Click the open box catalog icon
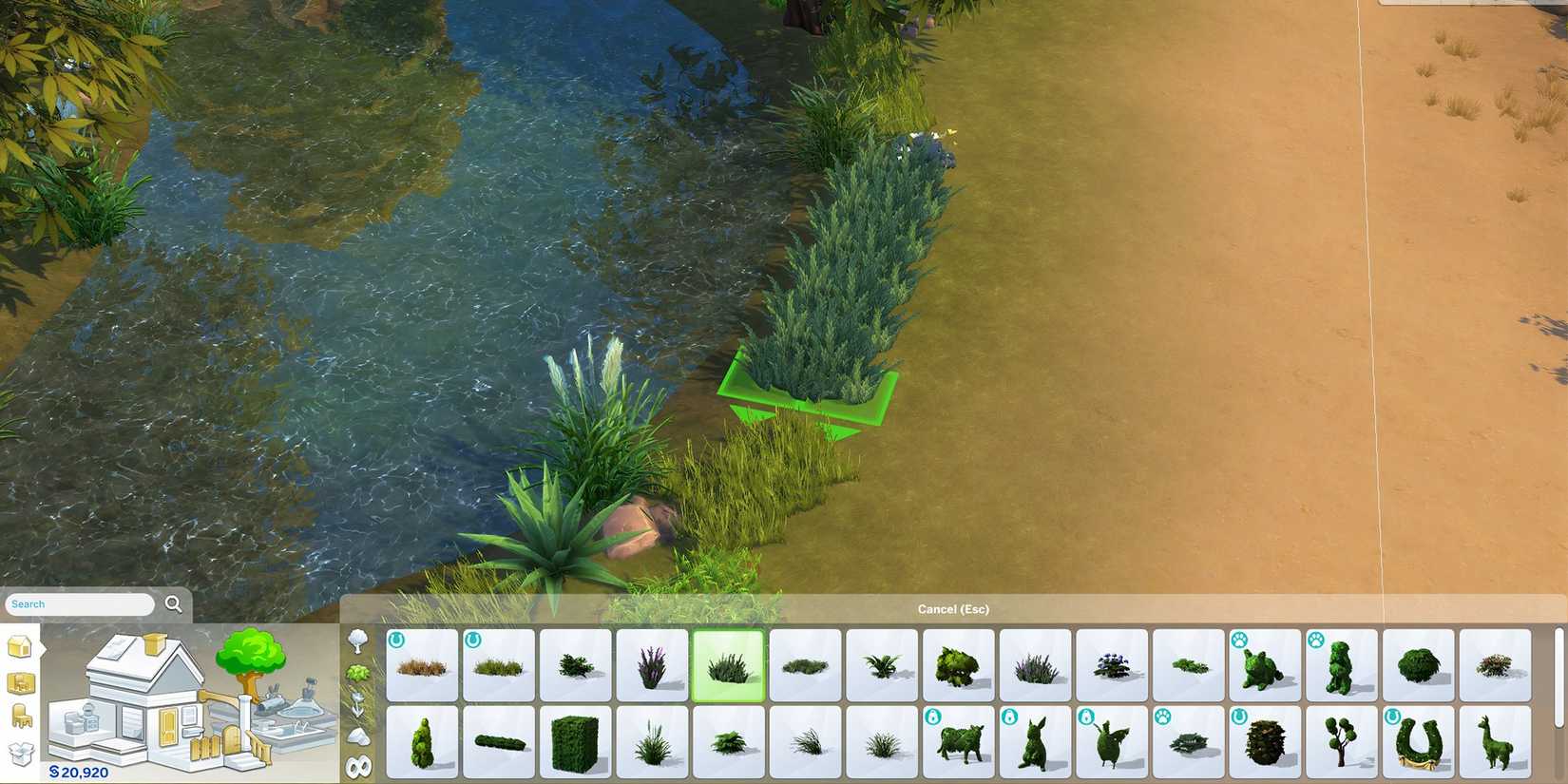This screenshot has height=784, width=1568. pos(21,754)
